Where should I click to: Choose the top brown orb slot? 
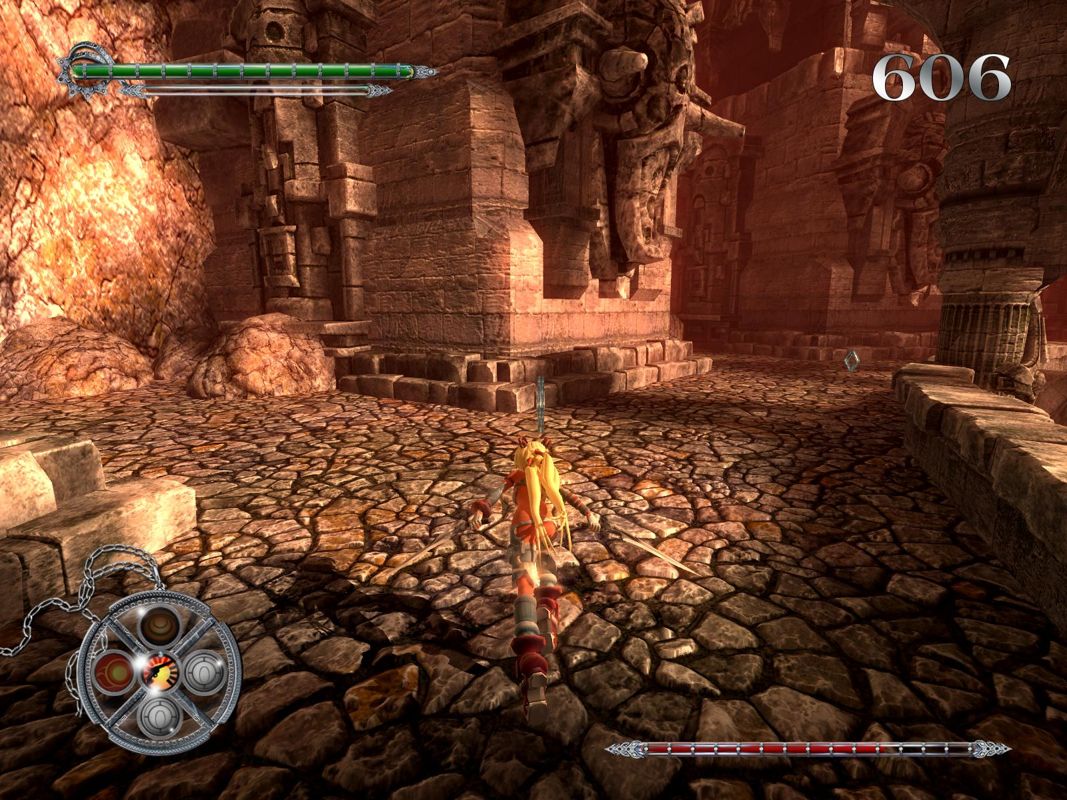pyautogui.click(x=158, y=627)
